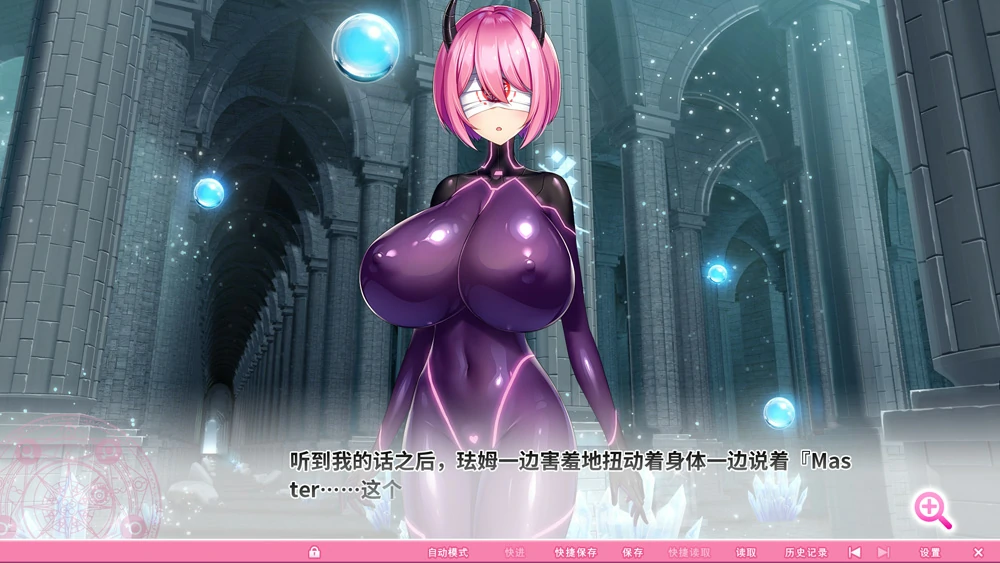Show the history log (历史记录)

(x=806, y=552)
